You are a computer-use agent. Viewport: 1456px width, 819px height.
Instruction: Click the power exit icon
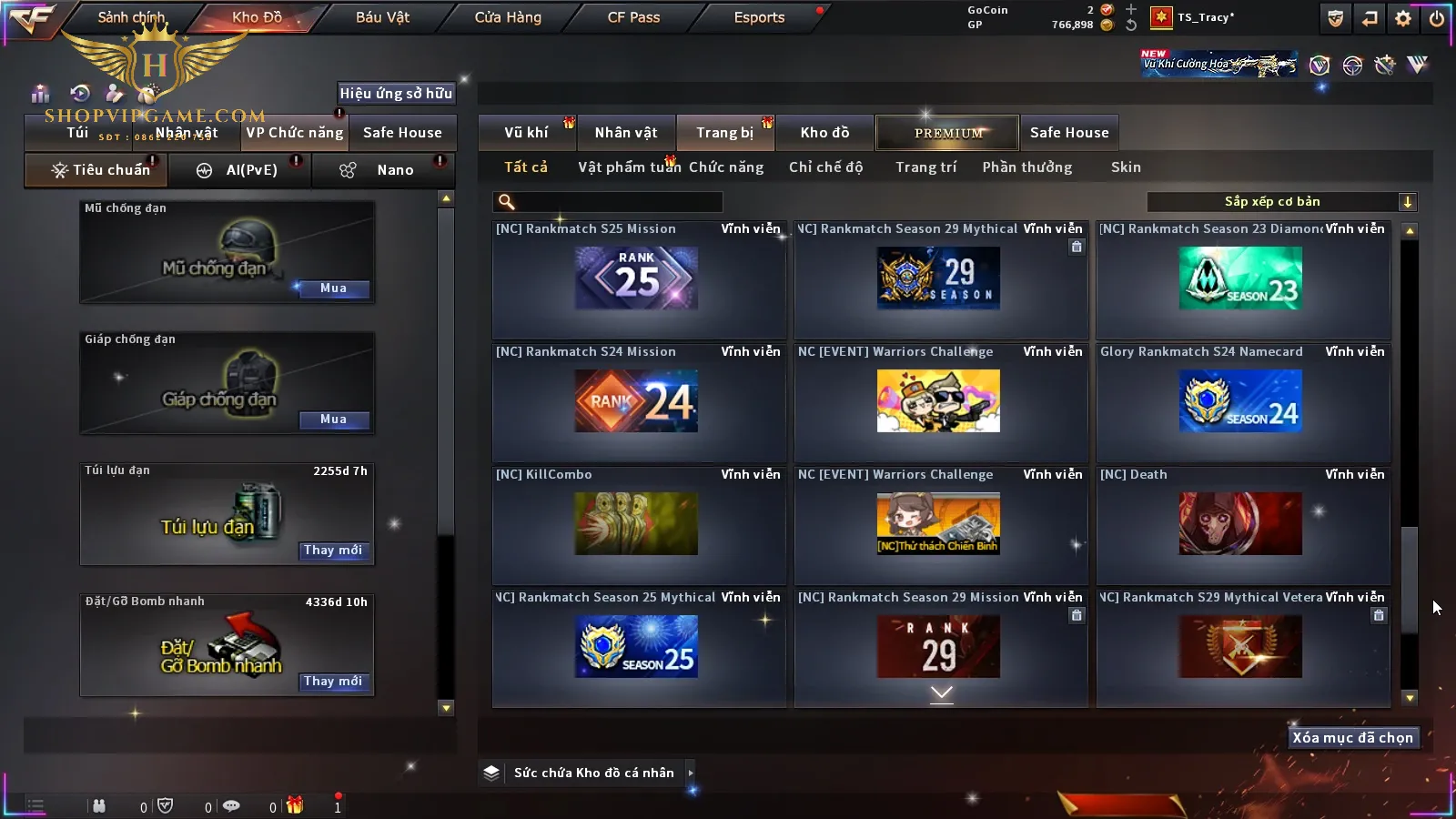[1436, 18]
